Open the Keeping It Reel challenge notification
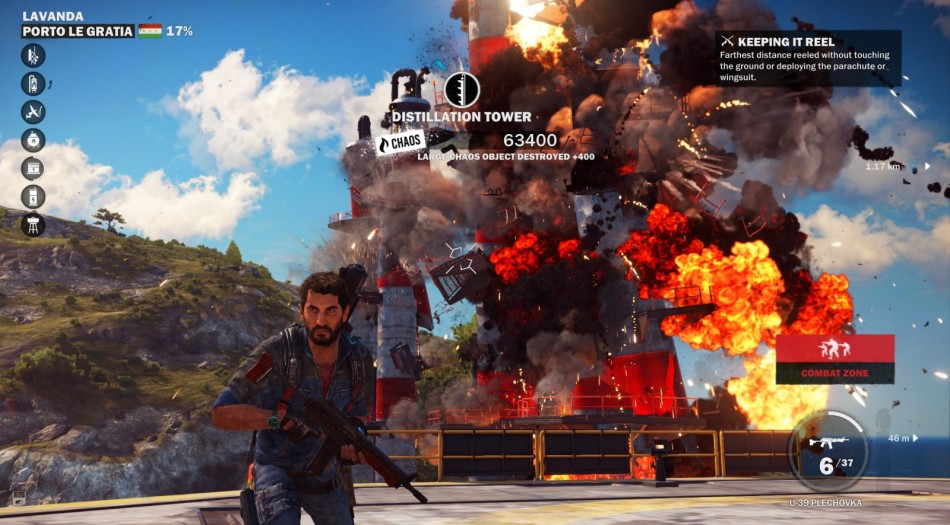The image size is (950, 525). tap(808, 58)
